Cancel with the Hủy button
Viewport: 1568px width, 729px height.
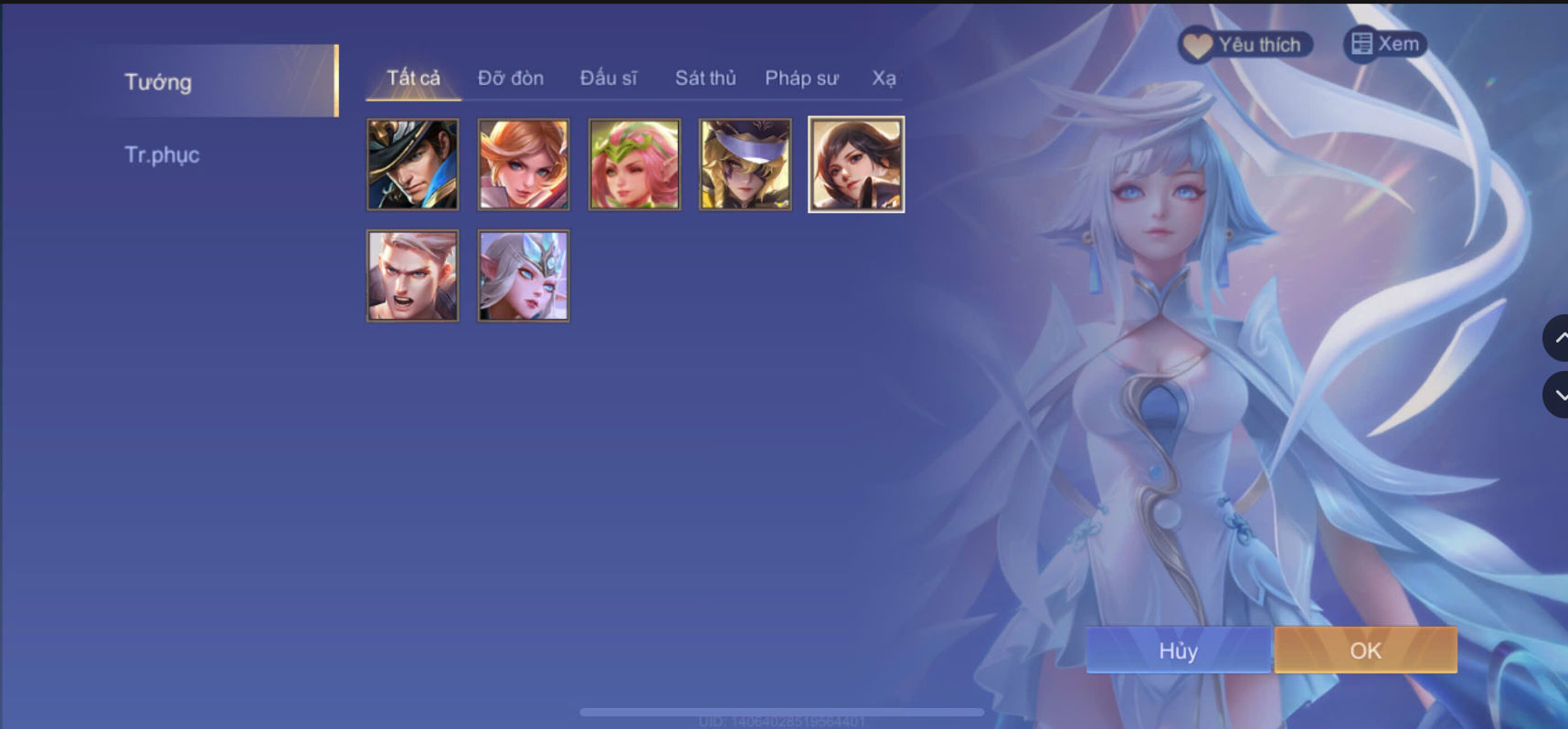pos(1179,650)
